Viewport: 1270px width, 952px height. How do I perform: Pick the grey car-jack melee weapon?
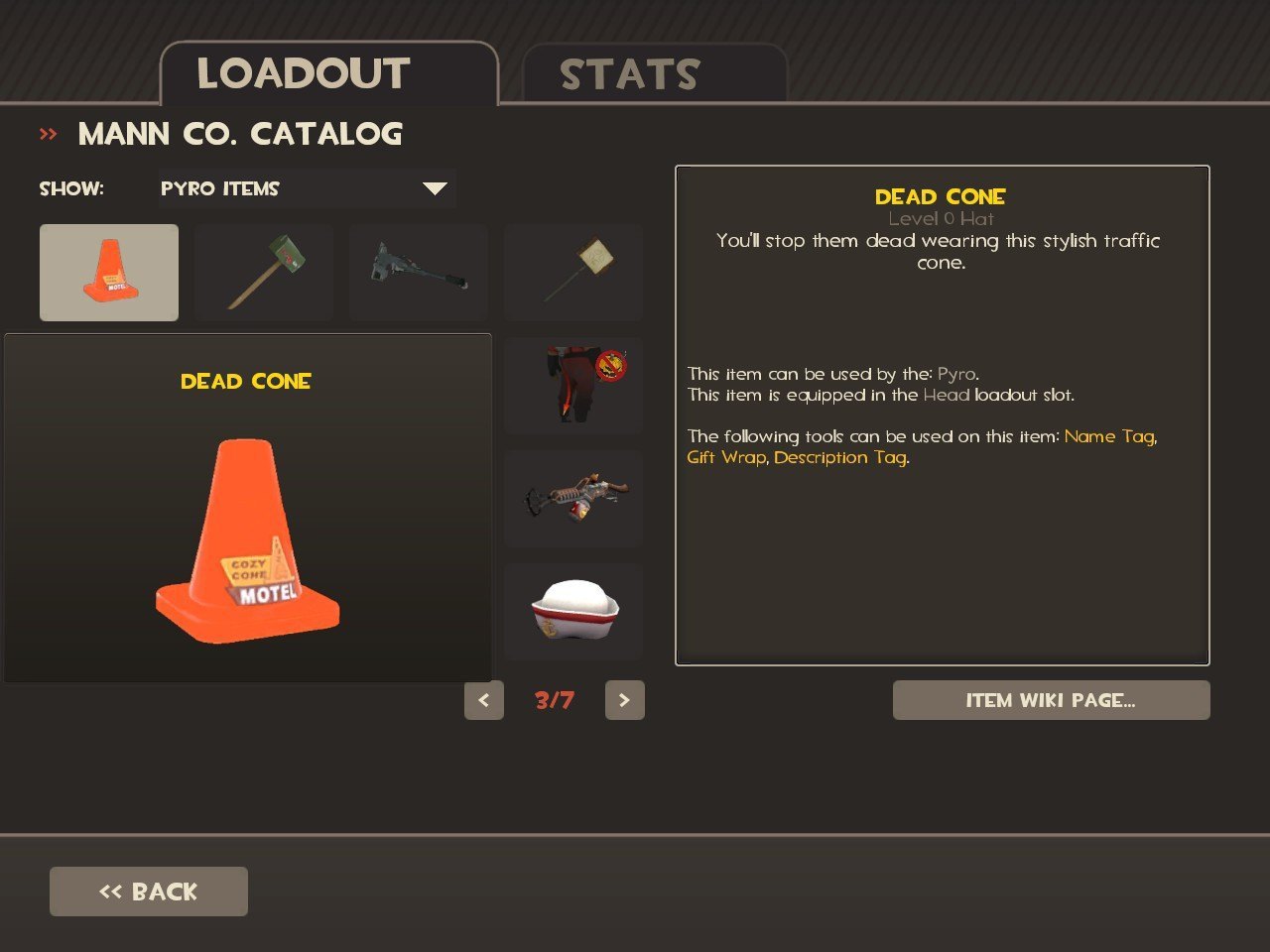tap(419, 273)
